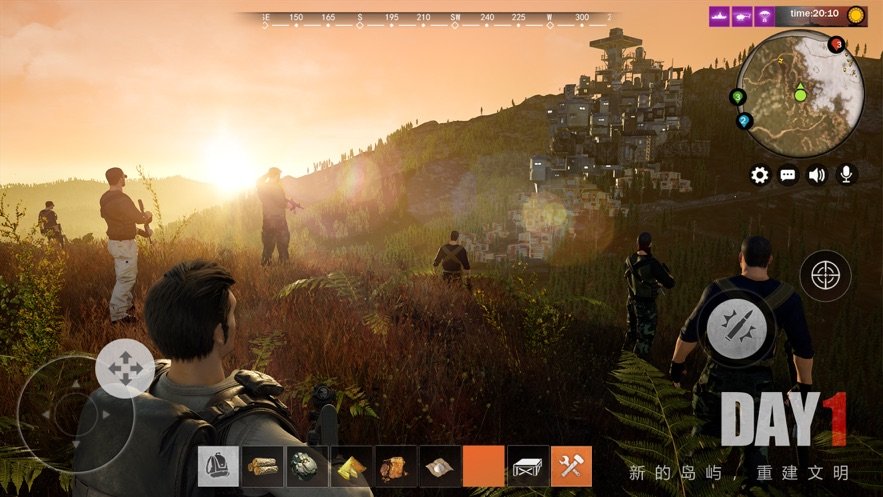Tap the crosshair aim button
Screen dimensions: 883x497
[825, 276]
